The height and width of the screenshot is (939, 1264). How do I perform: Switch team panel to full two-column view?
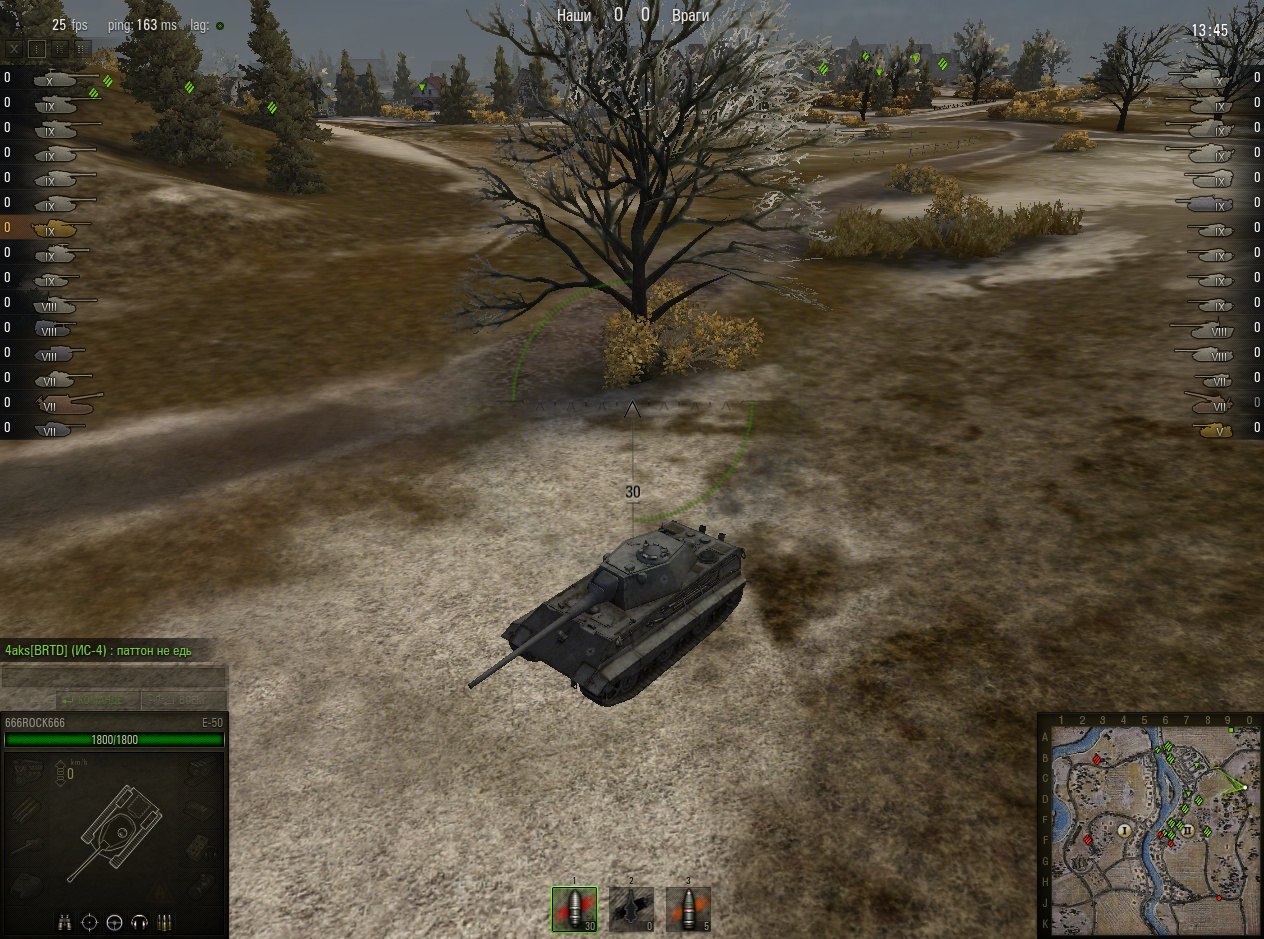[82, 48]
